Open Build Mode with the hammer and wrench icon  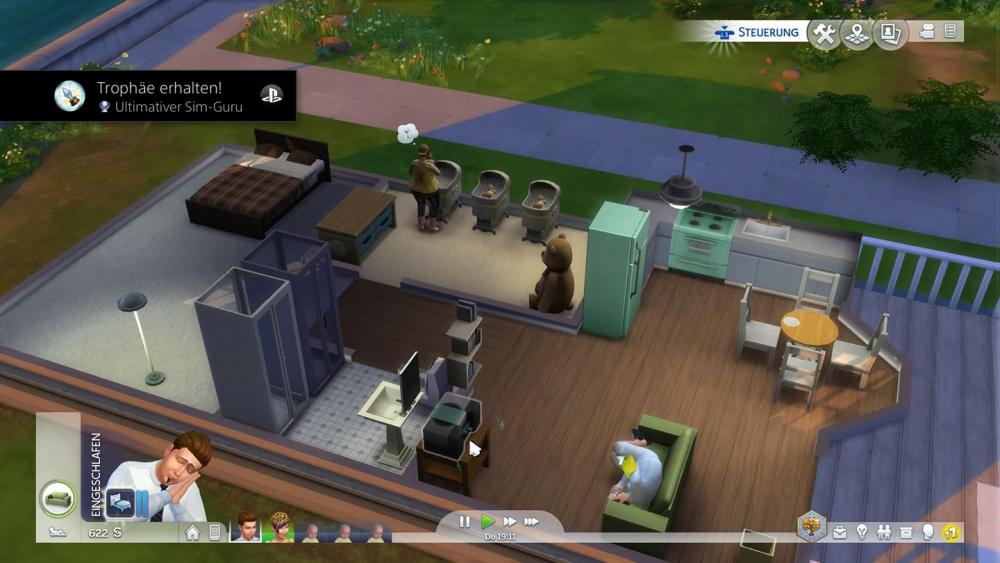(824, 34)
